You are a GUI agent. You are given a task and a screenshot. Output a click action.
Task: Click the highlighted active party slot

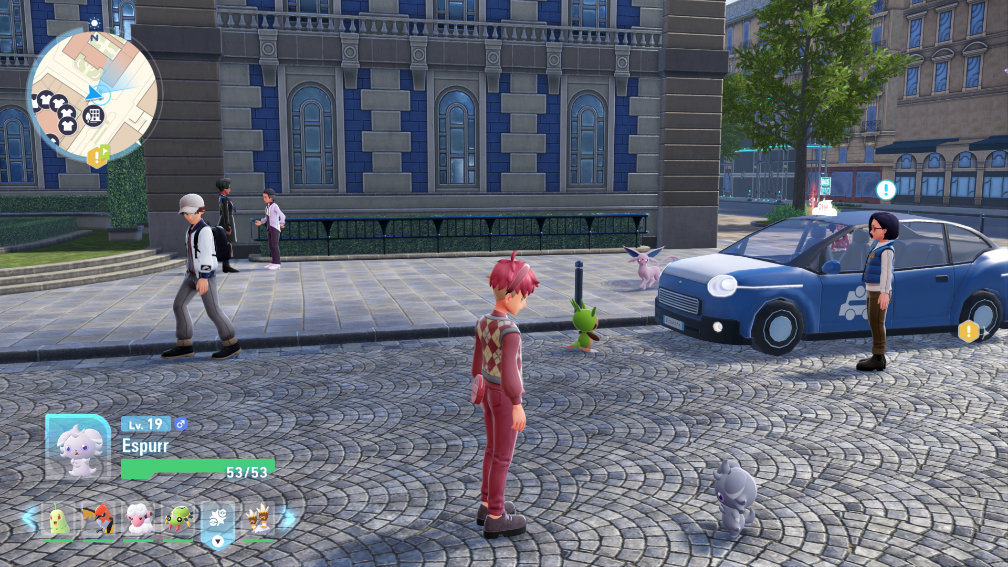click(x=218, y=519)
